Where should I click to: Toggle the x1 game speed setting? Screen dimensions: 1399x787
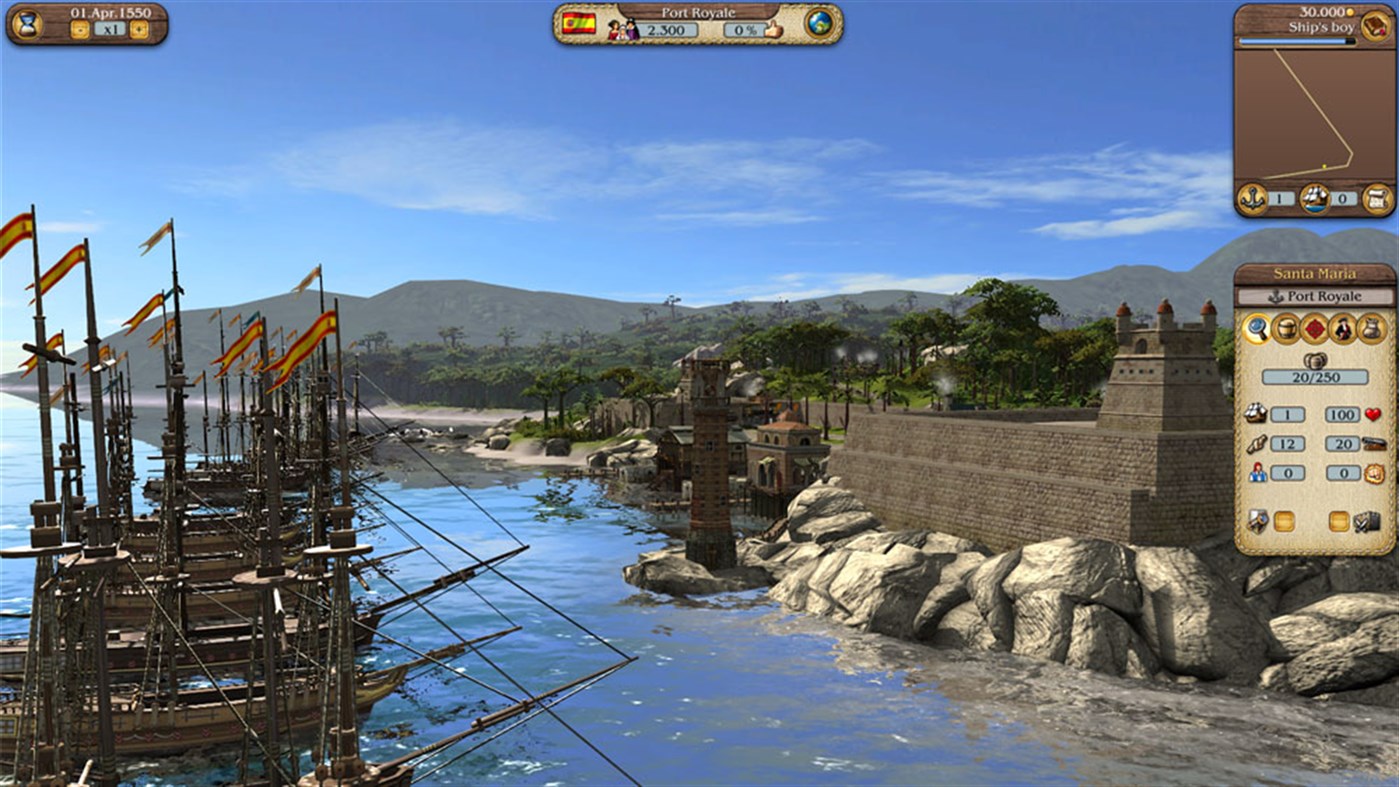coord(110,28)
